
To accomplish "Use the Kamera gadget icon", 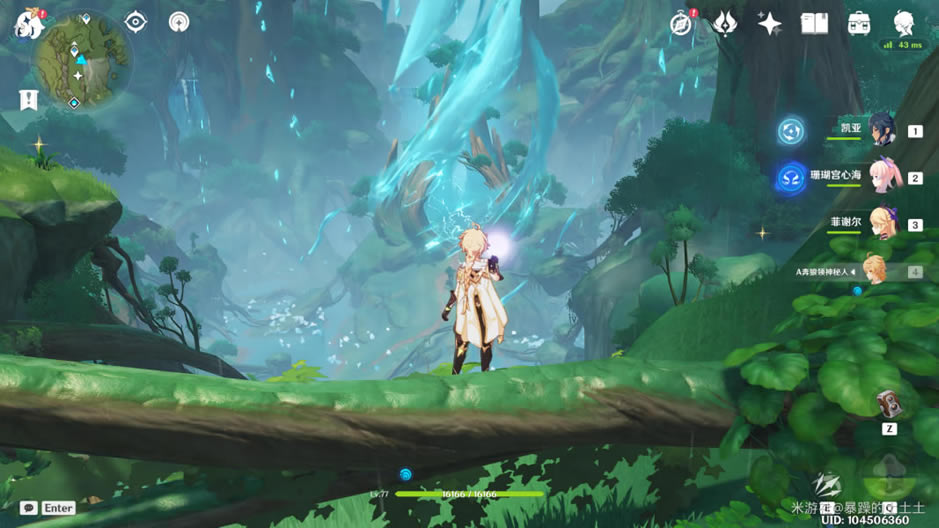I will coord(888,403).
